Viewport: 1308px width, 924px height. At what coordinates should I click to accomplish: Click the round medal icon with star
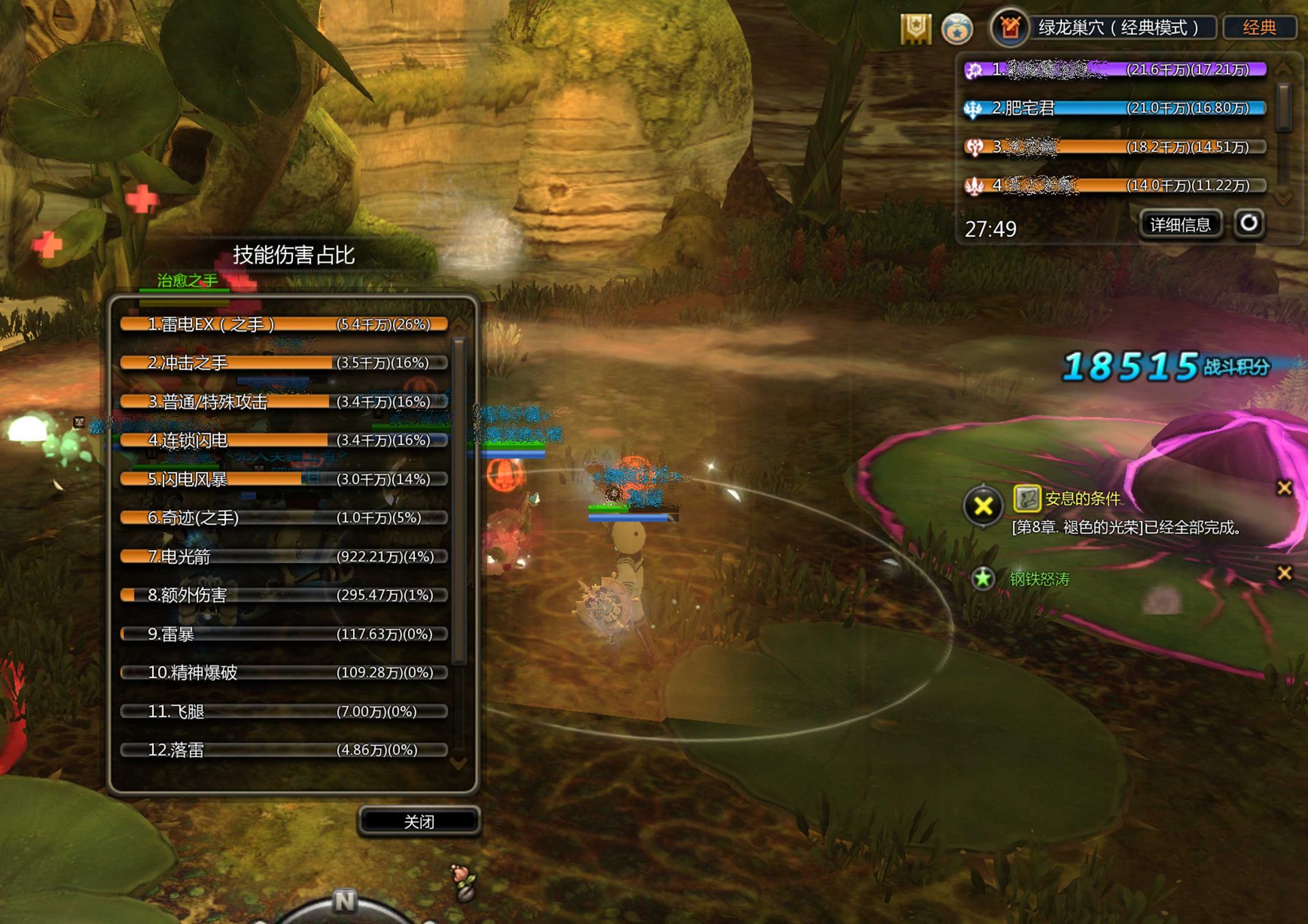[956, 29]
